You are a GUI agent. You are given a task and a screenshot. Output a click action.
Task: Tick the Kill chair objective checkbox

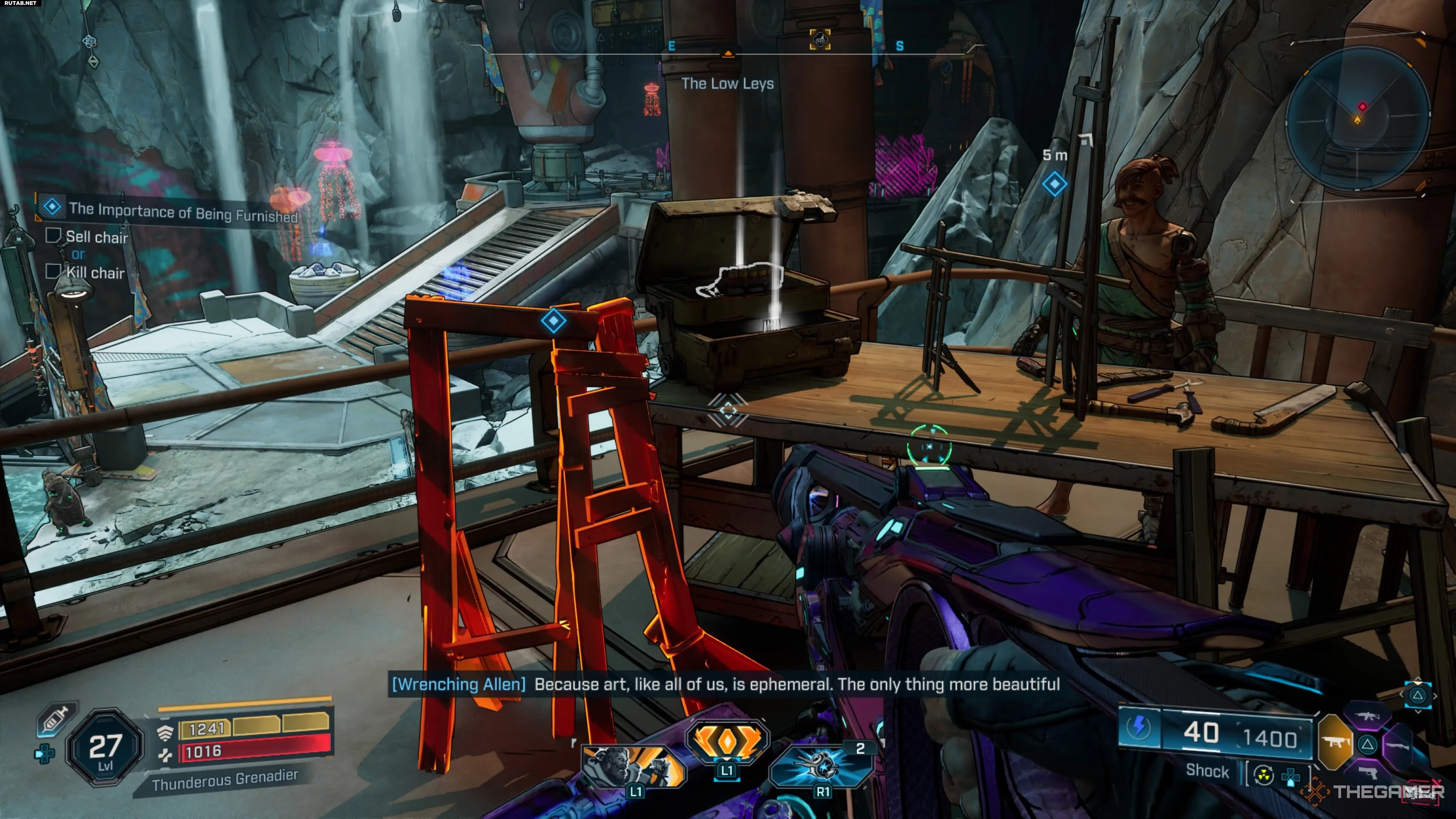coord(53,271)
